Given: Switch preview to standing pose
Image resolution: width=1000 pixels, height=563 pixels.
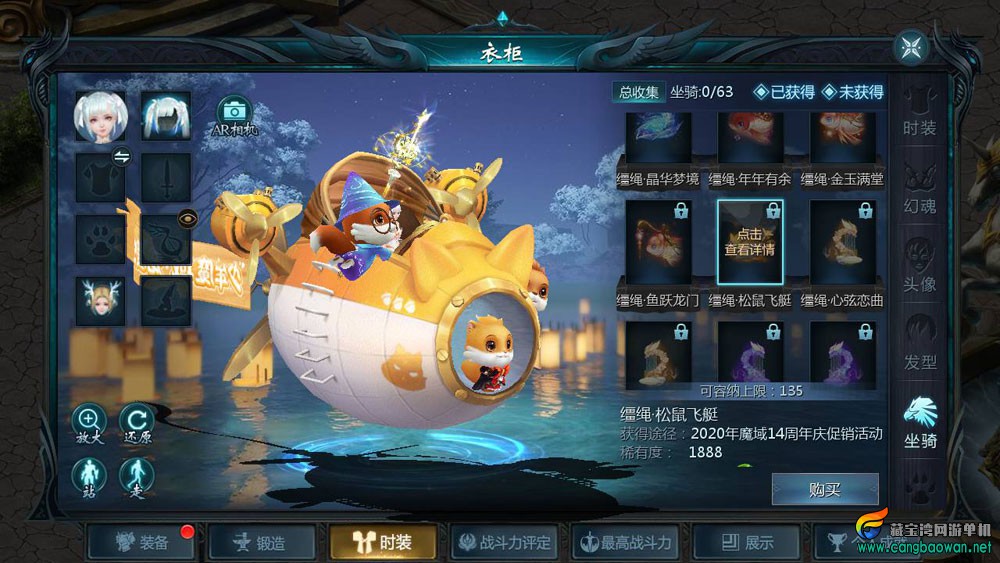Looking at the screenshot, I should 90,476.
